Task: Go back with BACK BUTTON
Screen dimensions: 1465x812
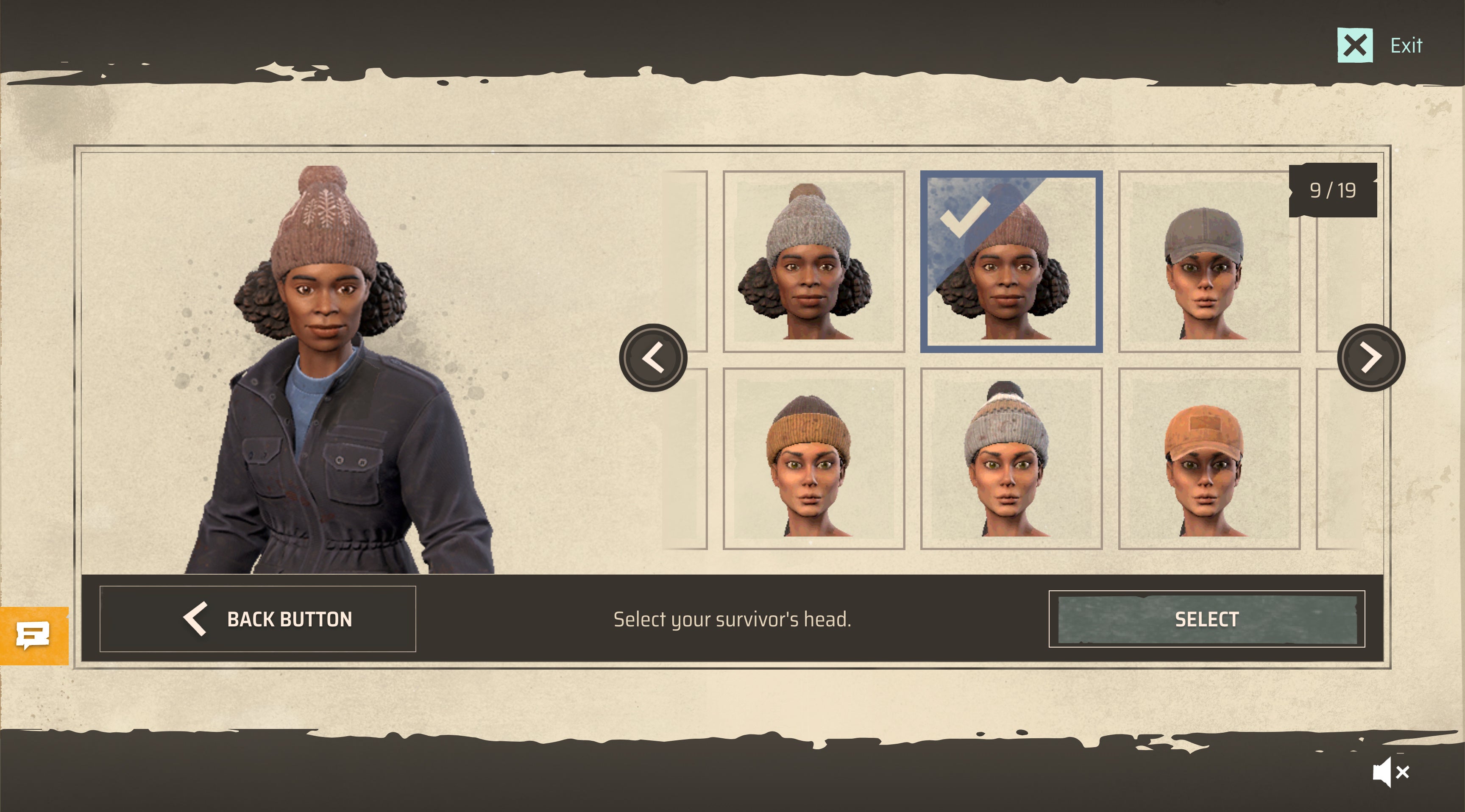Action: (x=258, y=619)
